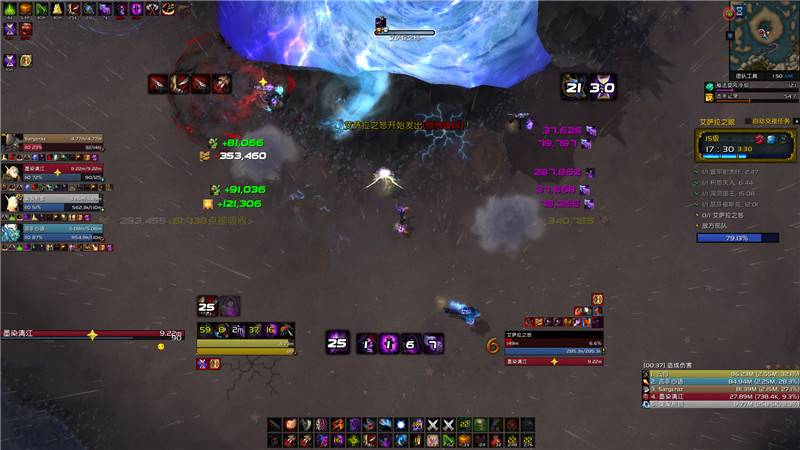Click the tracker icon showing 21

click(x=573, y=86)
